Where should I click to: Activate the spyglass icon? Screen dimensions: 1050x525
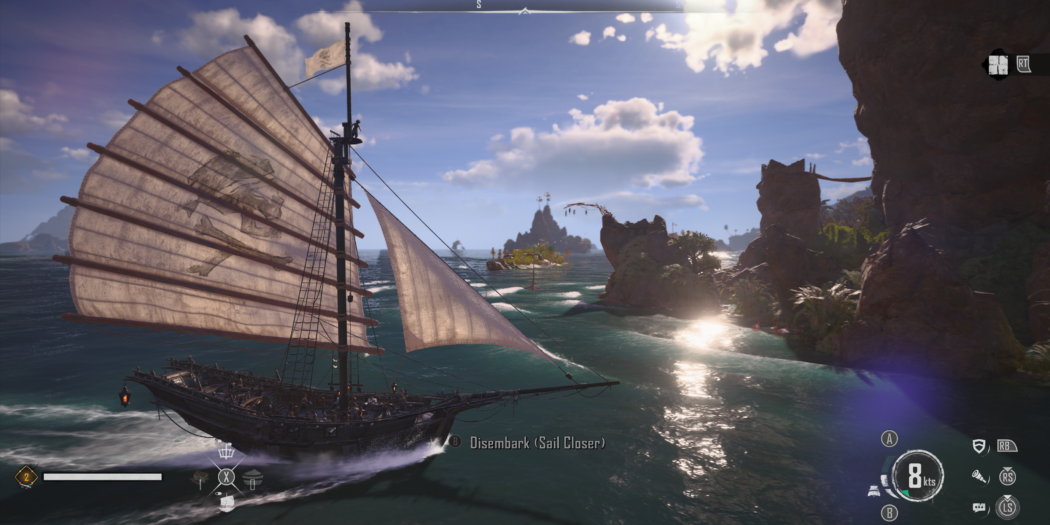(x=979, y=477)
